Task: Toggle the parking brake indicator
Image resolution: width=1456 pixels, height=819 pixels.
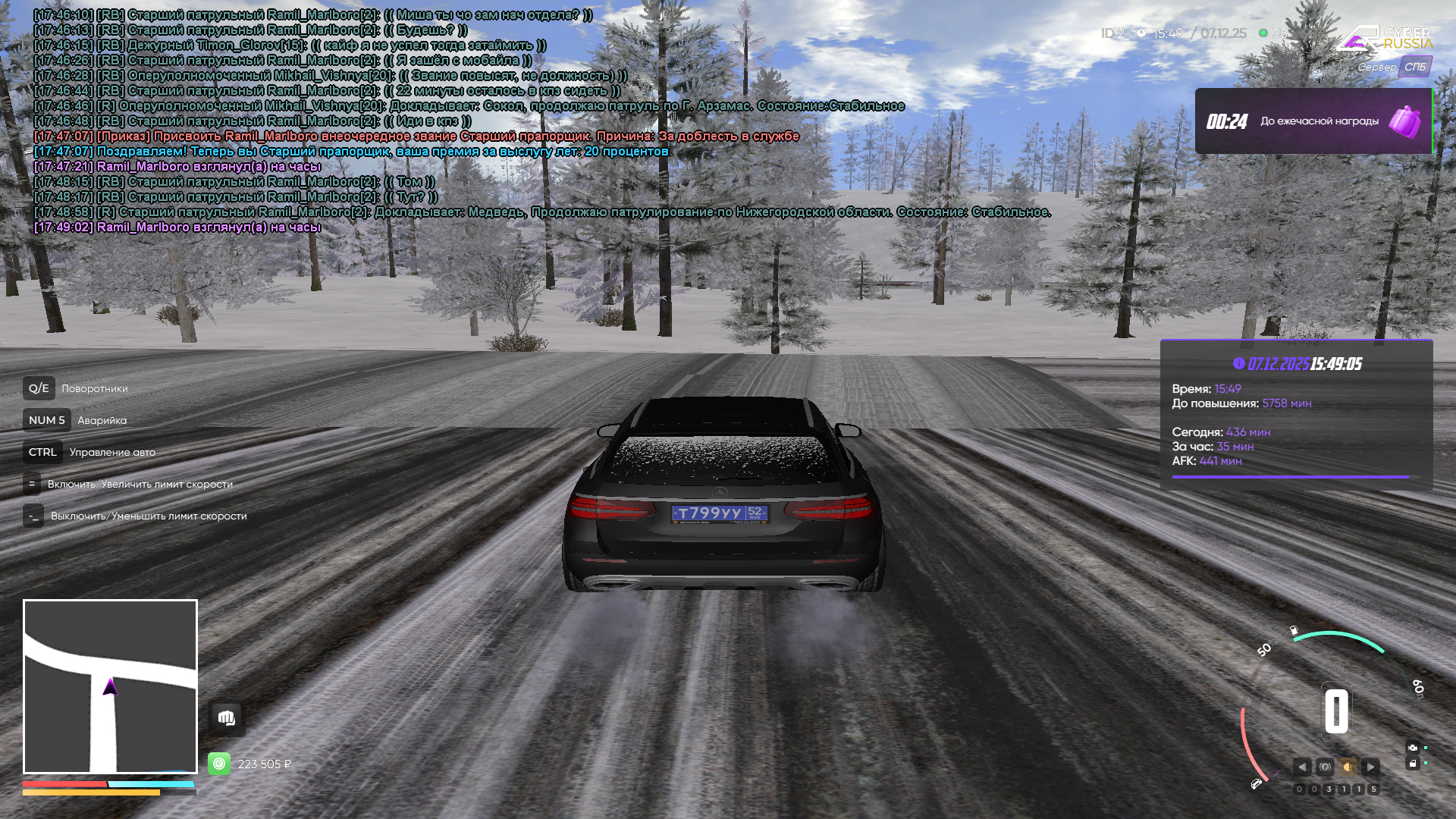Action: pos(1325,767)
